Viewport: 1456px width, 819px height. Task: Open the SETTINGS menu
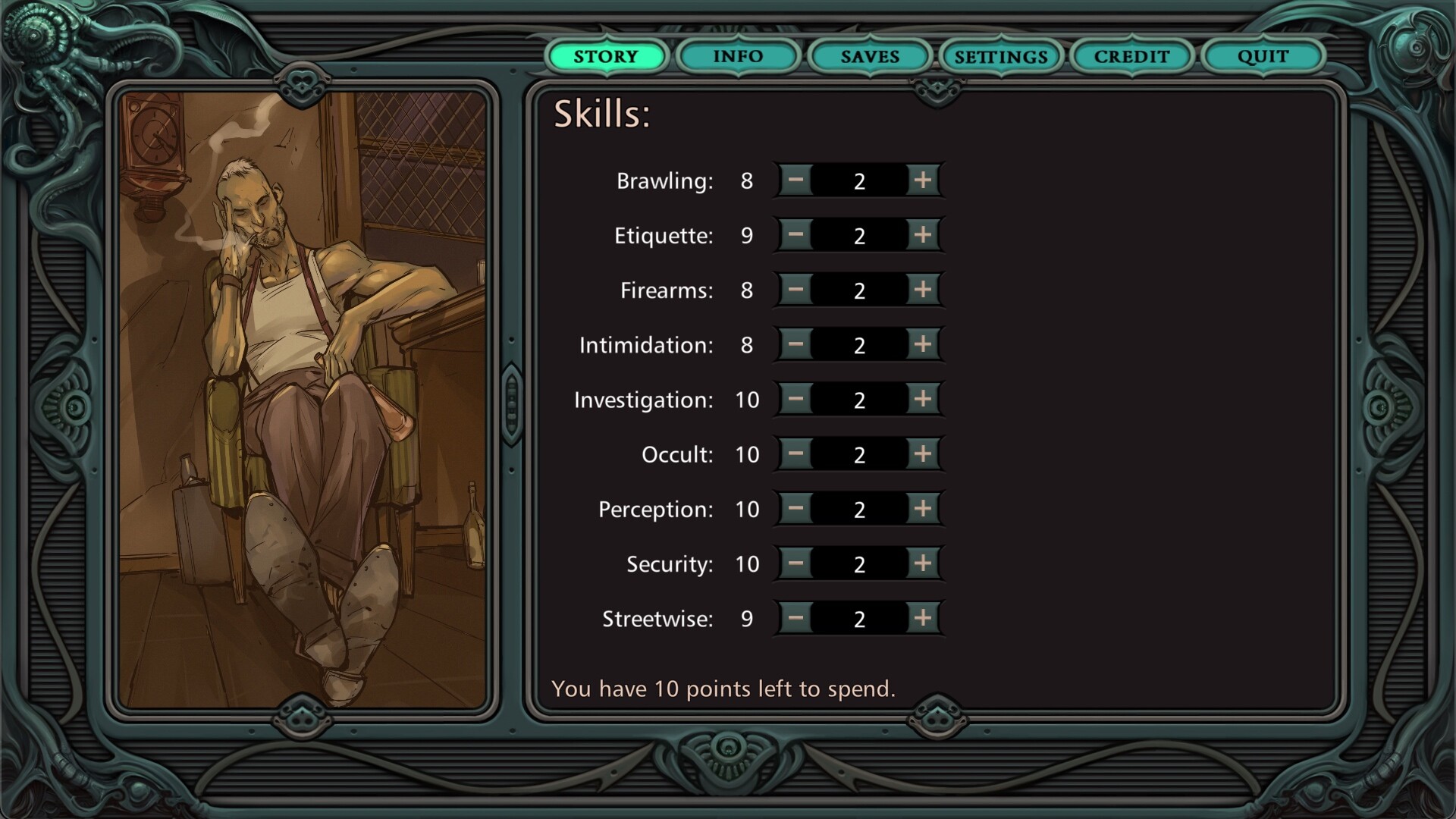(x=1001, y=56)
